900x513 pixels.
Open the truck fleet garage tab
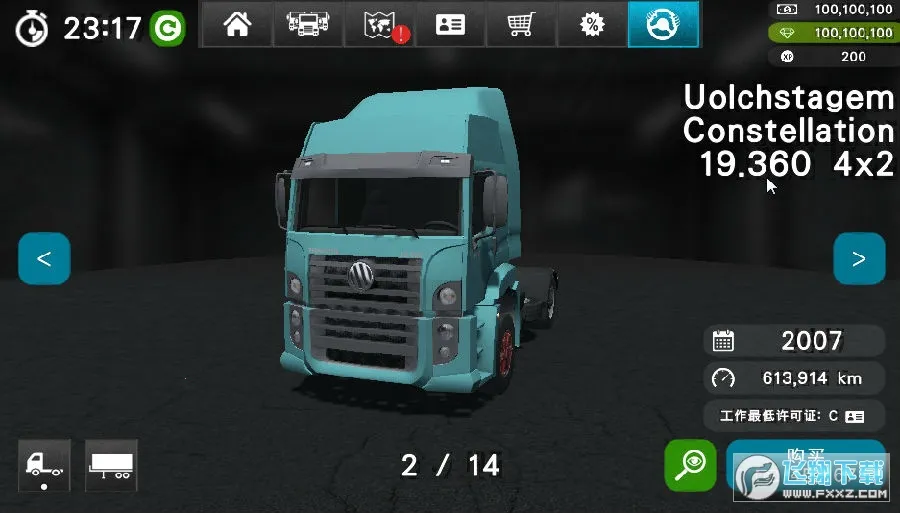307,25
